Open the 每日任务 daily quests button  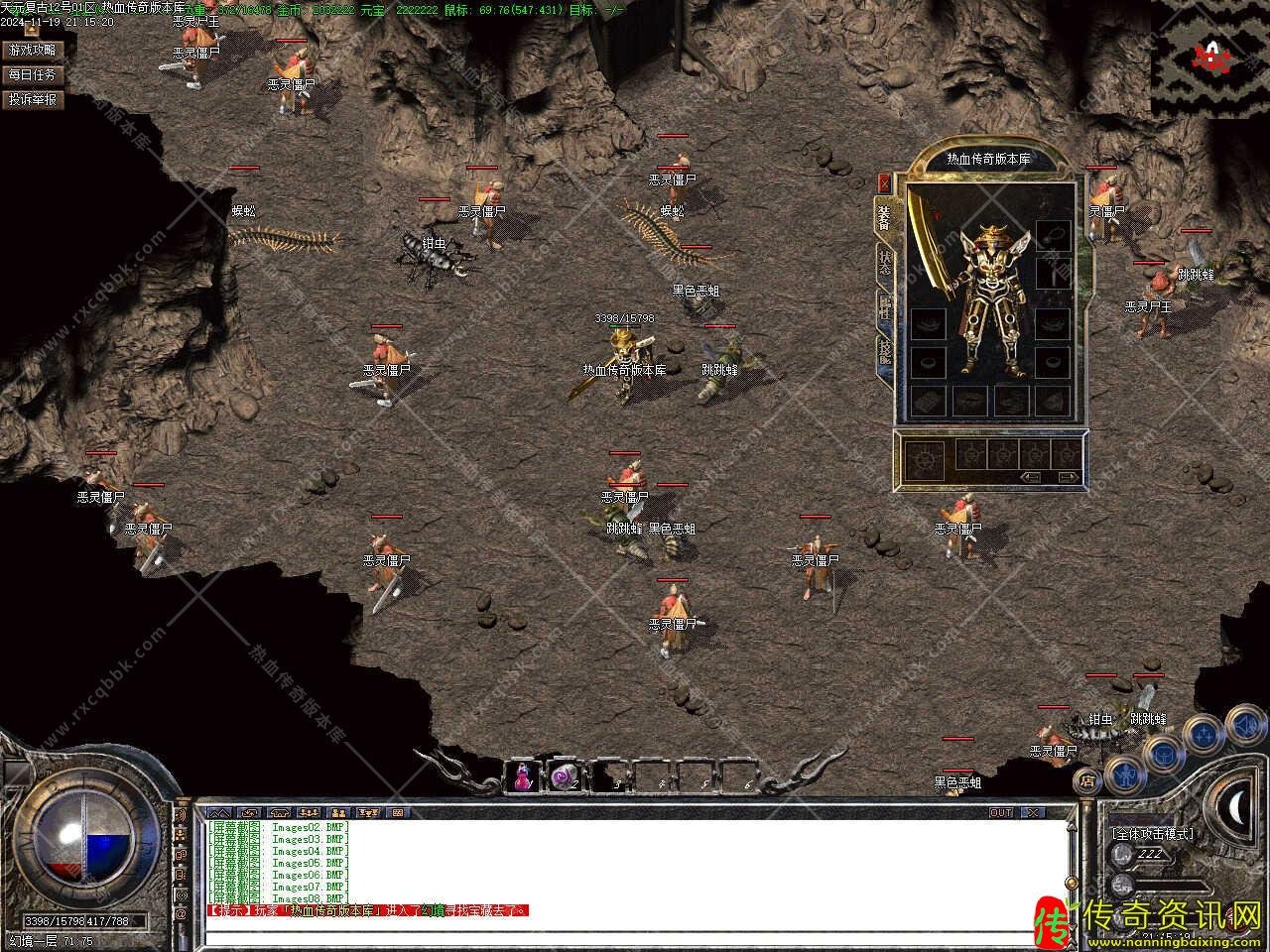pyautogui.click(x=33, y=74)
